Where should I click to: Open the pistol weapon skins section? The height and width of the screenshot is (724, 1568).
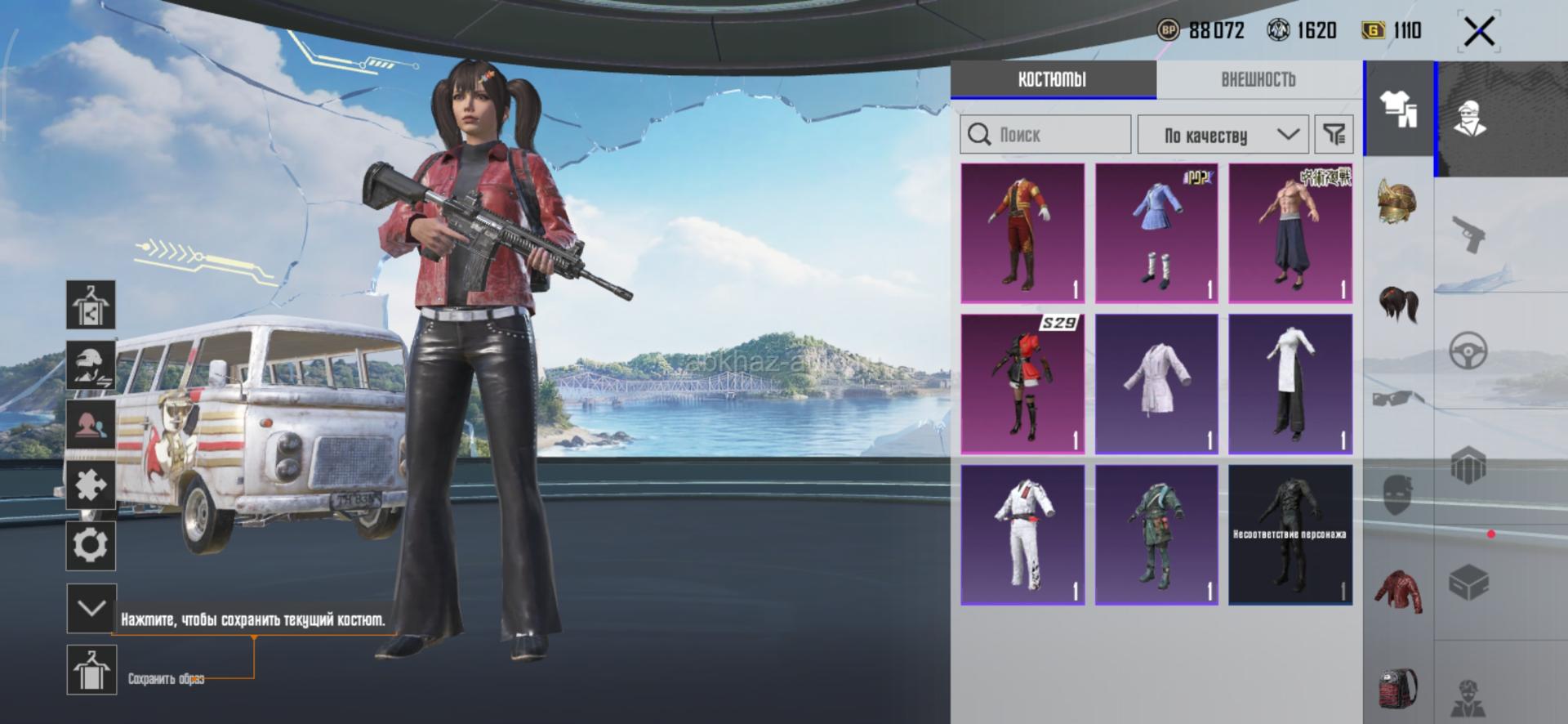[x=1468, y=235]
